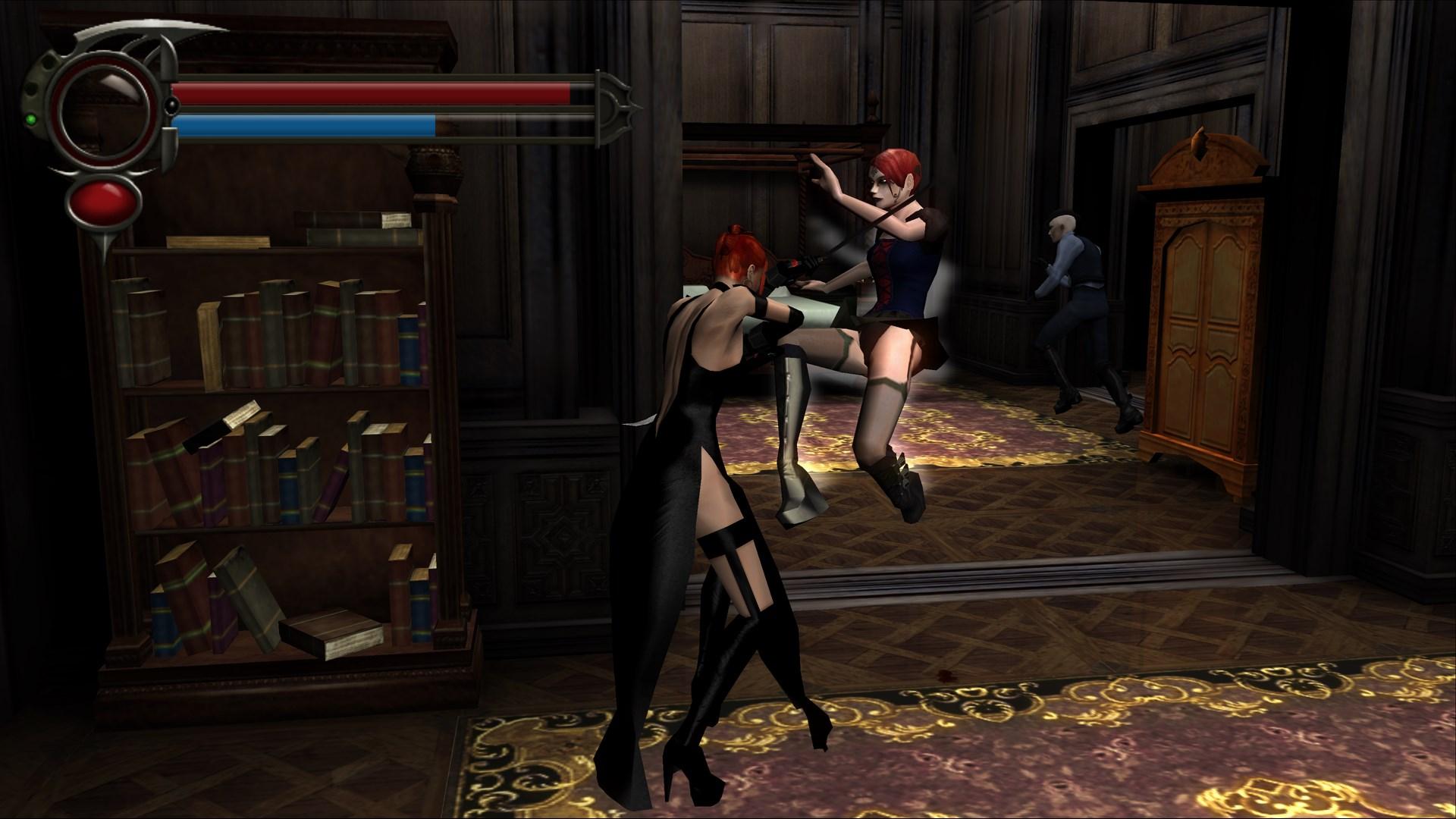Click the winged ornament capping the bar frame
The image size is (1456, 819).
pos(616,108)
